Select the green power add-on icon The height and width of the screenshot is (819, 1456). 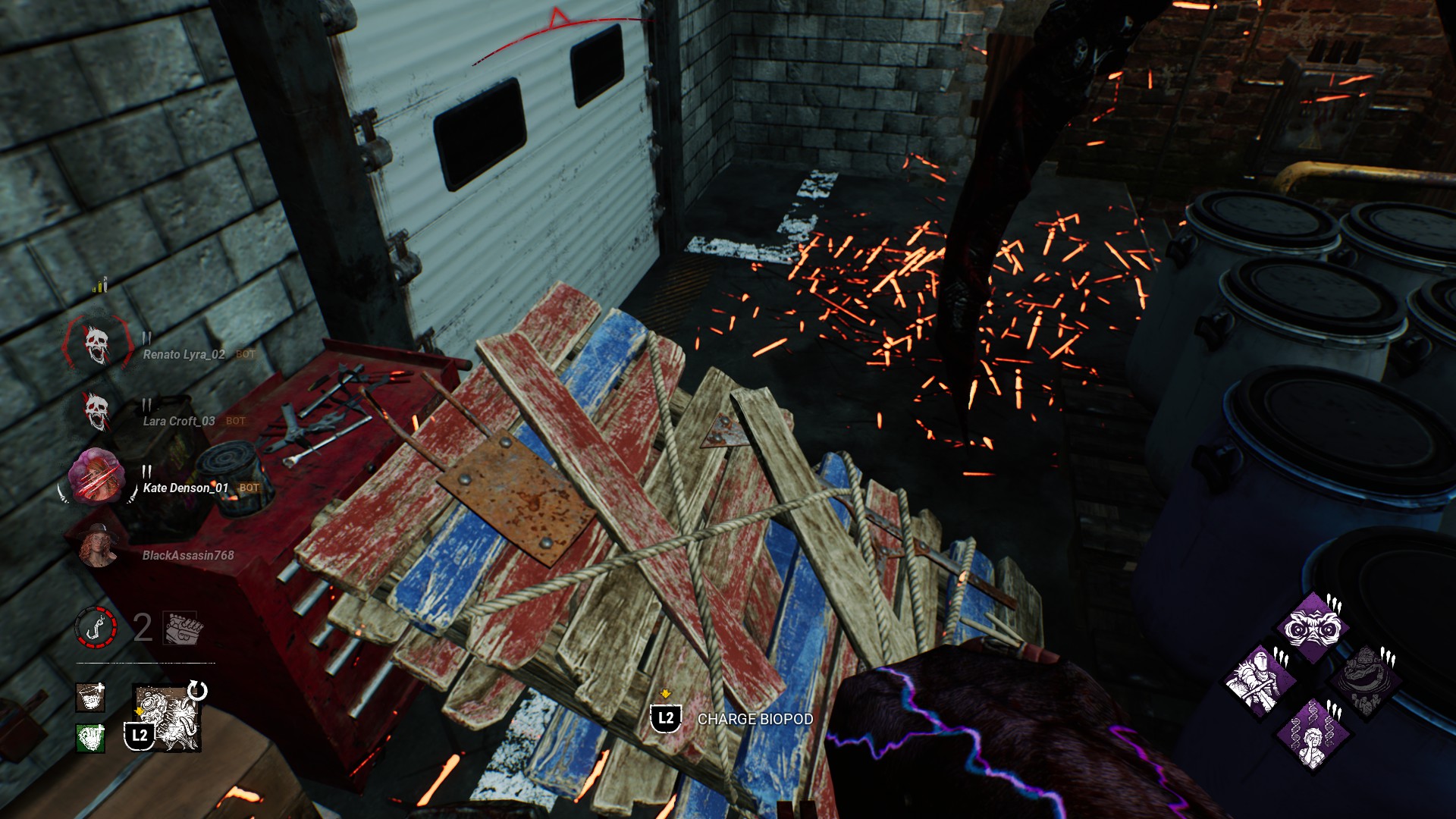click(x=90, y=737)
